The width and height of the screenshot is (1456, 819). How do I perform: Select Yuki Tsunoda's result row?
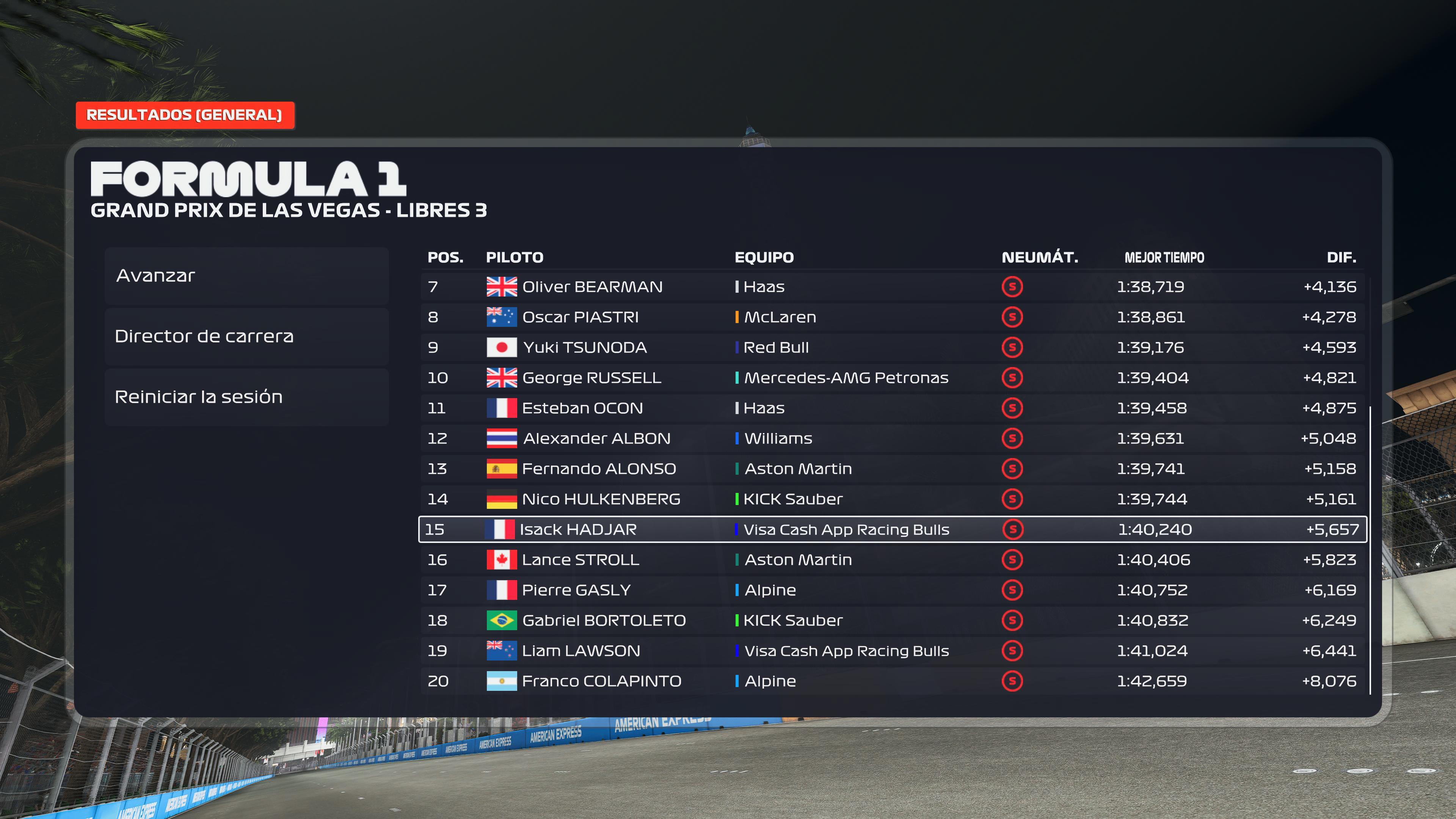coord(892,348)
